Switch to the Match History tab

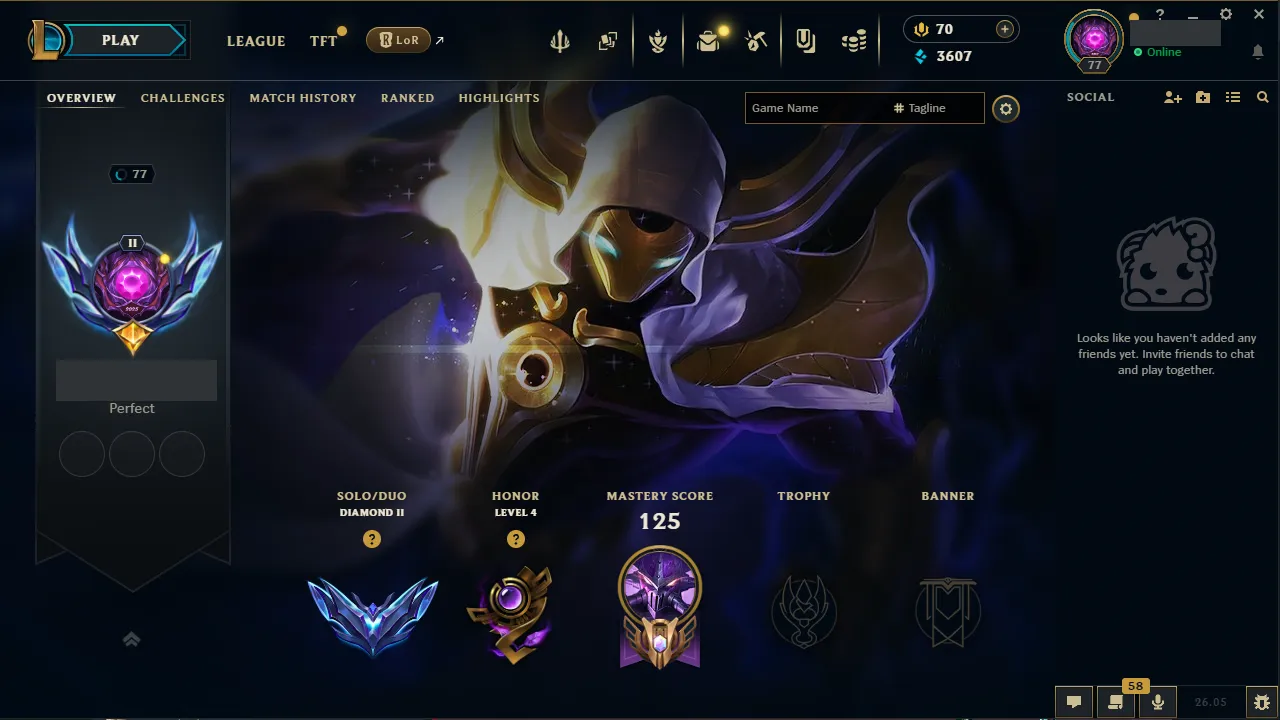coord(303,97)
